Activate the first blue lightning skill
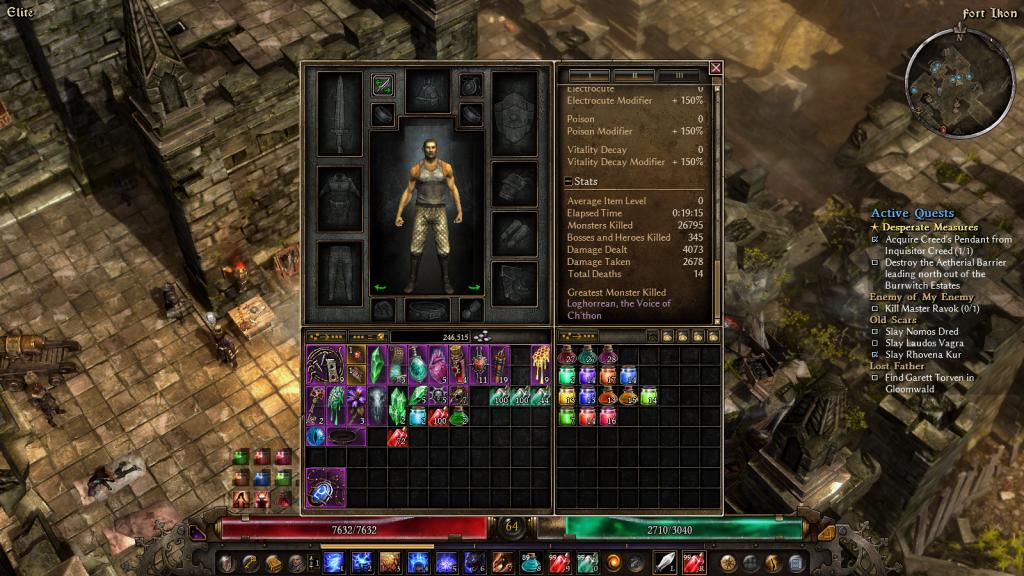Image resolution: width=1024 pixels, height=576 pixels. tap(333, 562)
